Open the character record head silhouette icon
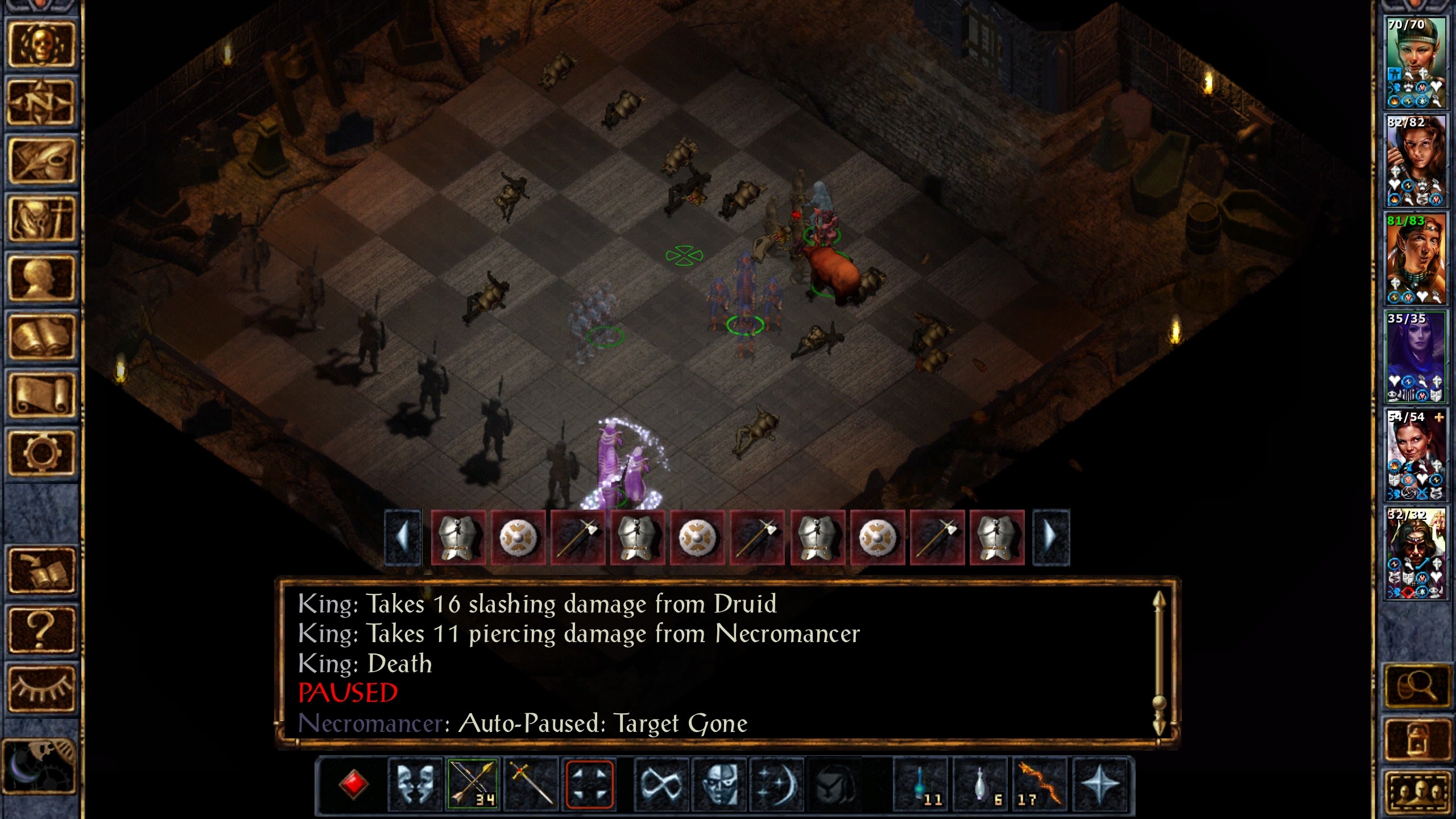 click(41, 278)
